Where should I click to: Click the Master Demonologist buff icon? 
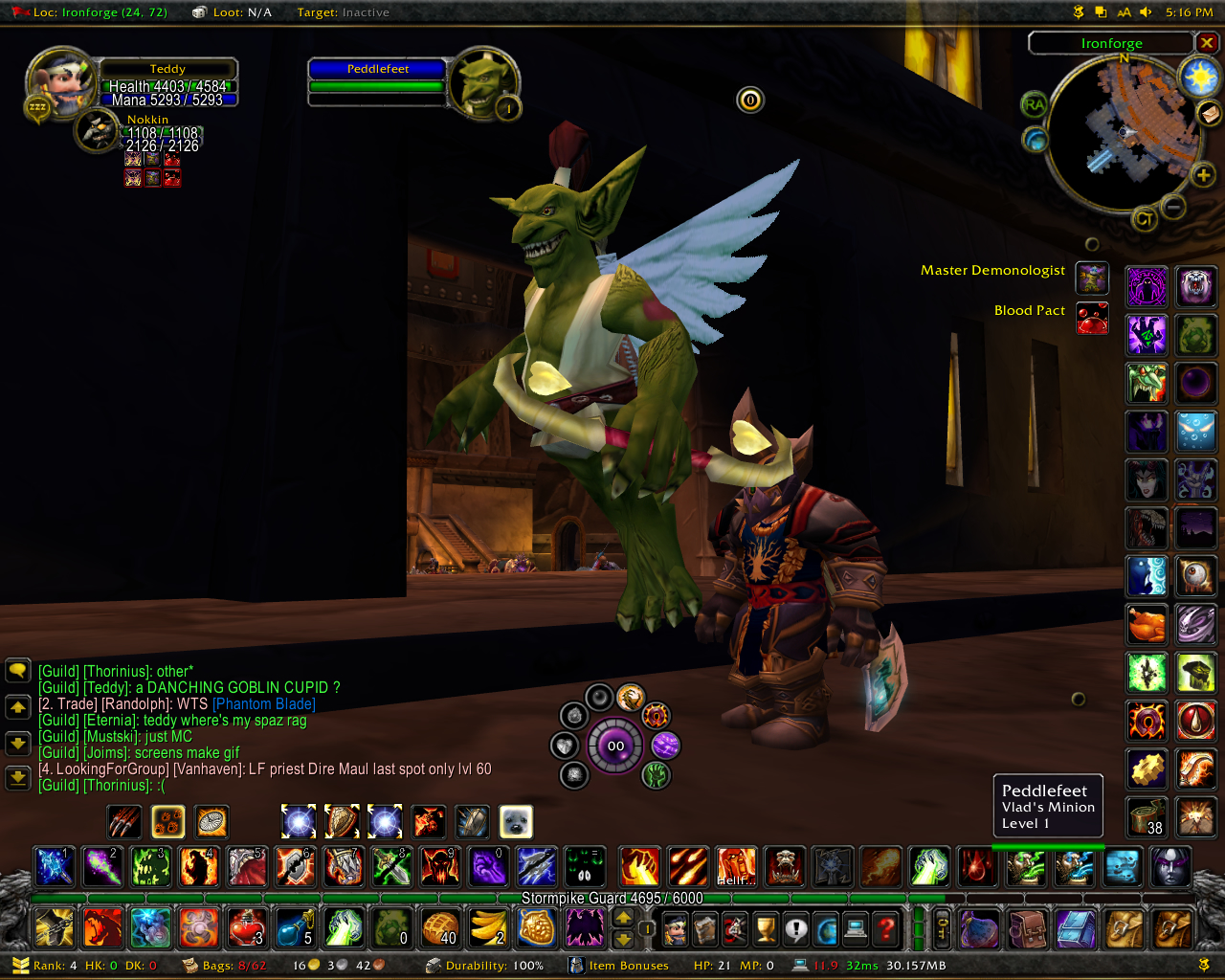[1092, 278]
